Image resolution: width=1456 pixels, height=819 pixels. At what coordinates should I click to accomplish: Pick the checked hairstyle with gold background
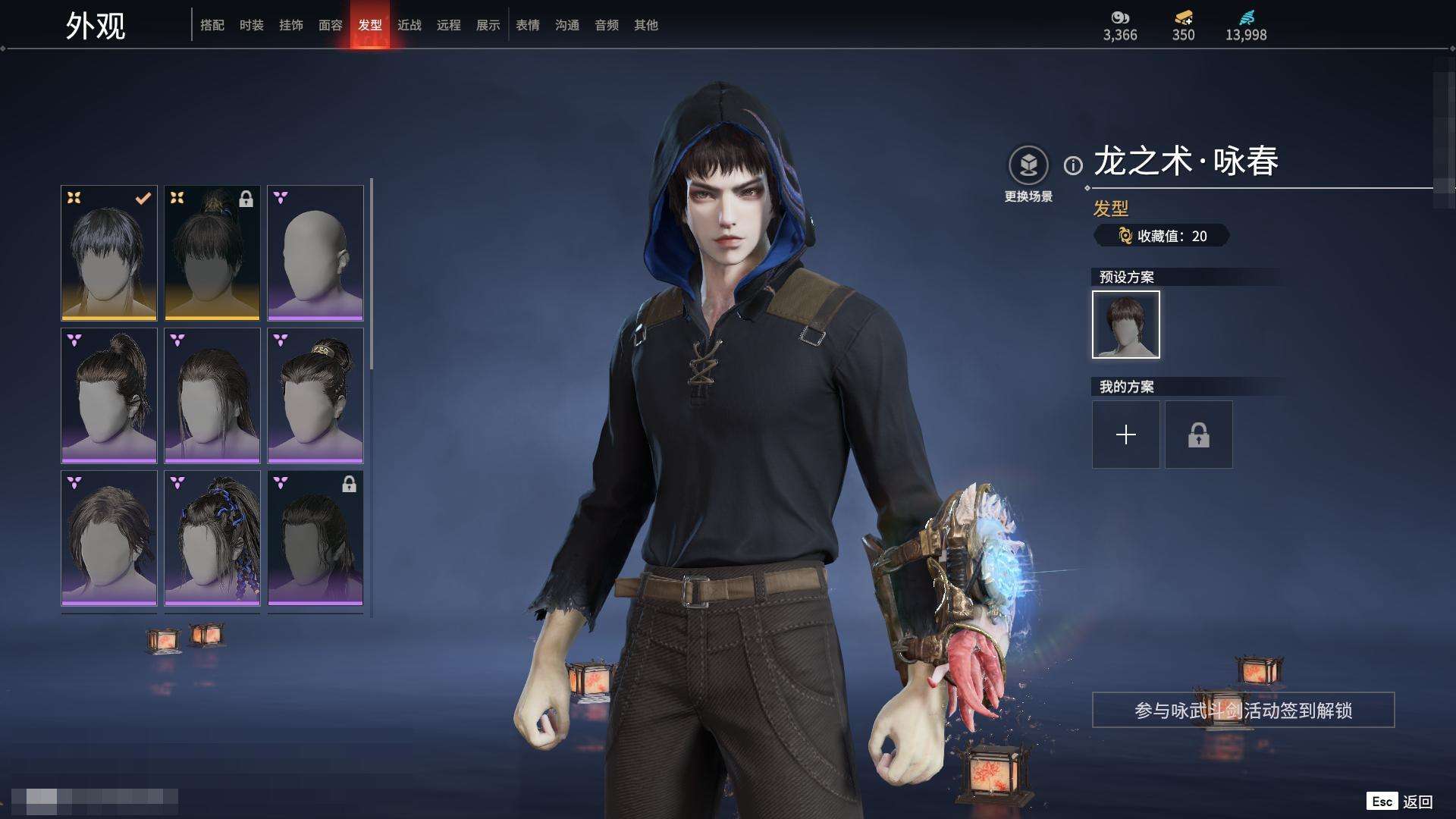coord(109,253)
